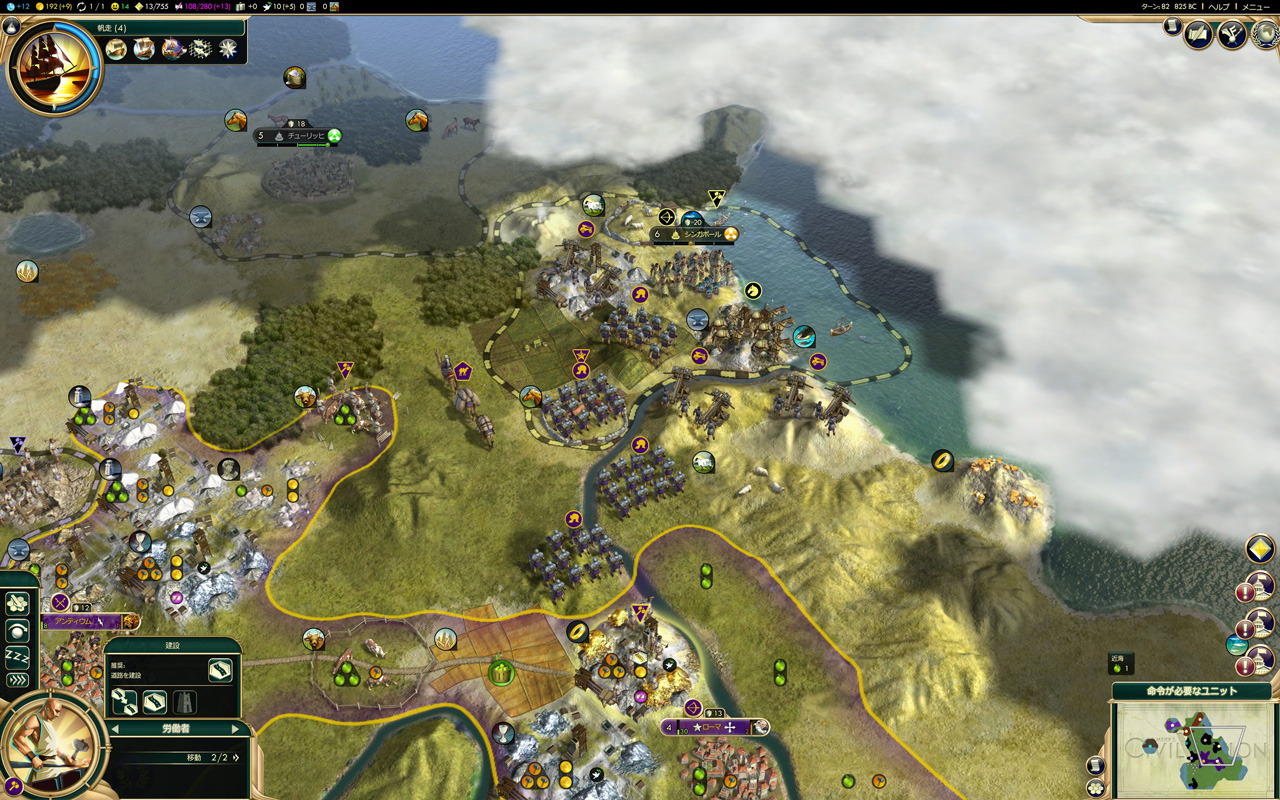The height and width of the screenshot is (800, 1280).
Task: Cycle to the previous unit arrow
Action: tap(114, 729)
